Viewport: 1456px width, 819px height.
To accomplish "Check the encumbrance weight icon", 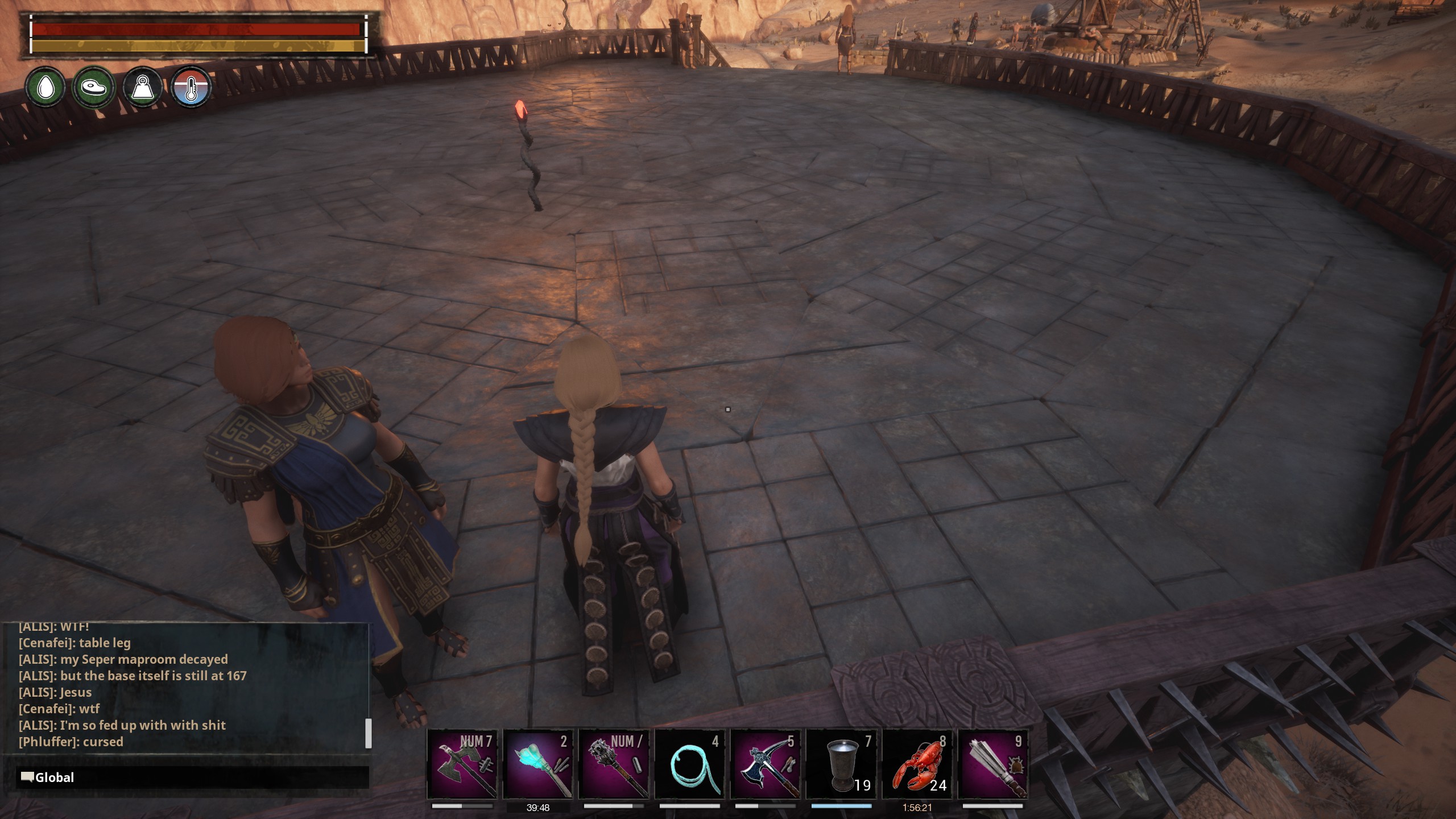I will coord(142,87).
